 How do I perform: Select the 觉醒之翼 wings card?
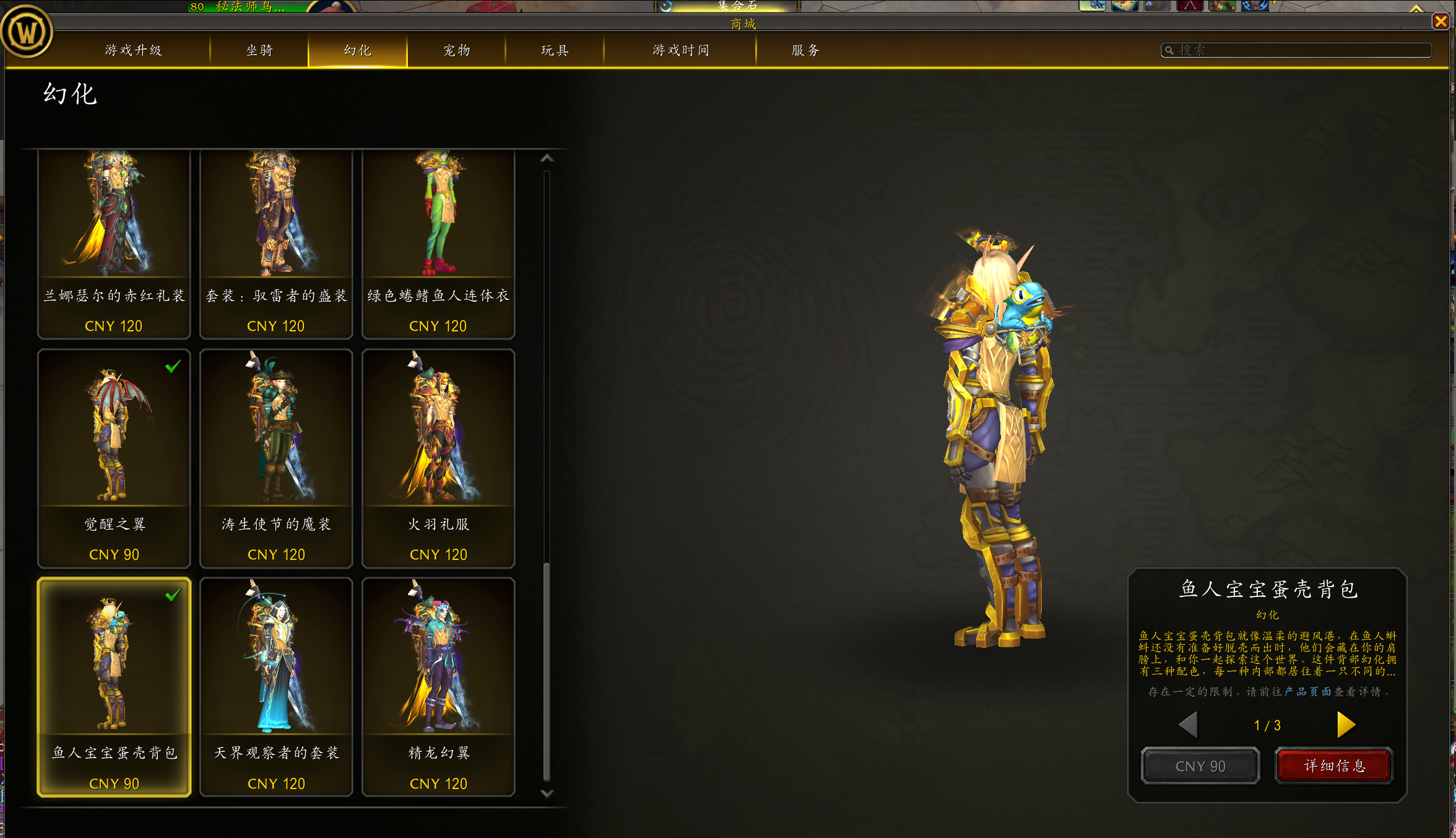[x=114, y=458]
